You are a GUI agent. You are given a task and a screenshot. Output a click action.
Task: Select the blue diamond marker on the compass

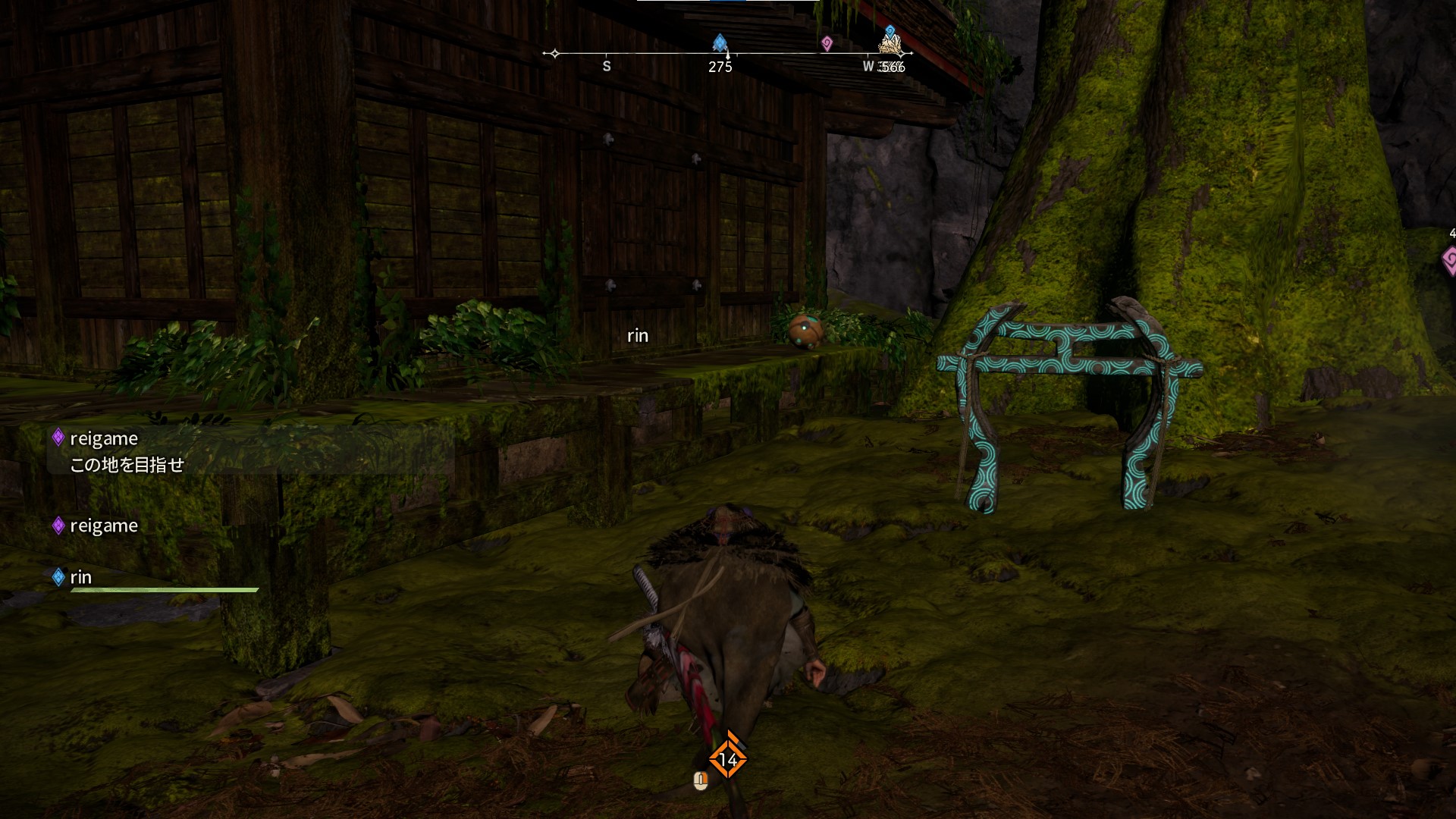[x=720, y=42]
